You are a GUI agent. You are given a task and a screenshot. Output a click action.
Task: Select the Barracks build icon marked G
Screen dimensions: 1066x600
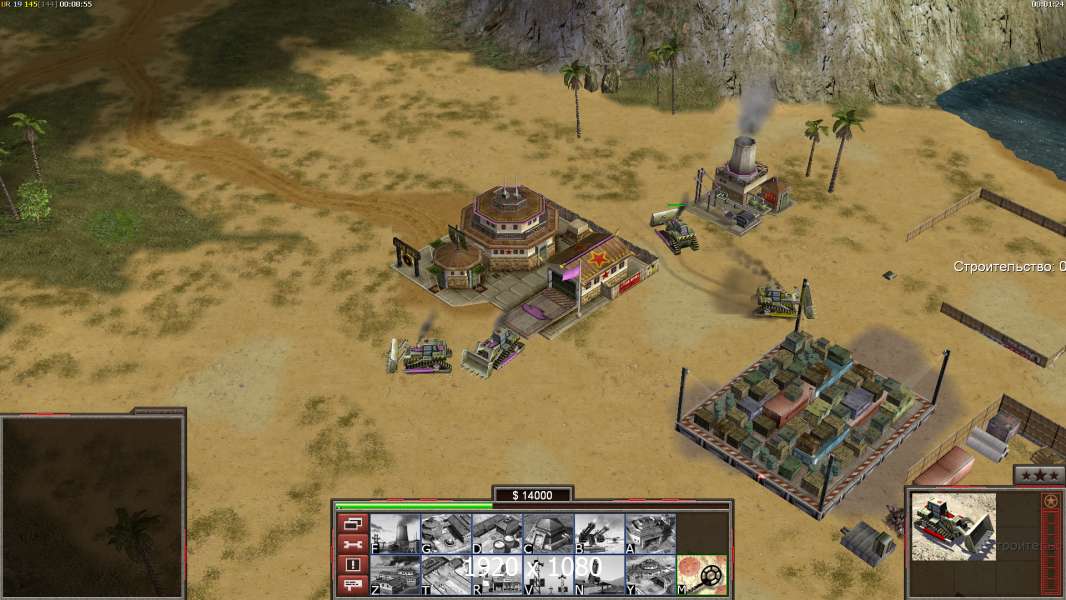point(446,534)
